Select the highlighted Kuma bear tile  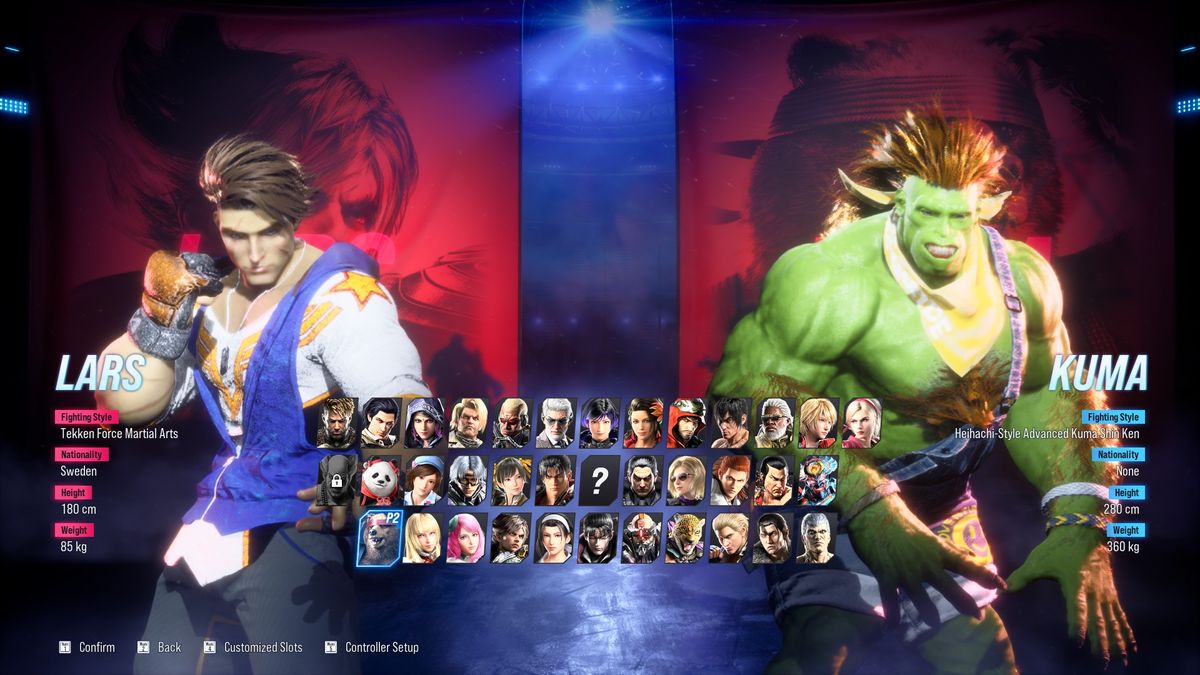click(380, 539)
